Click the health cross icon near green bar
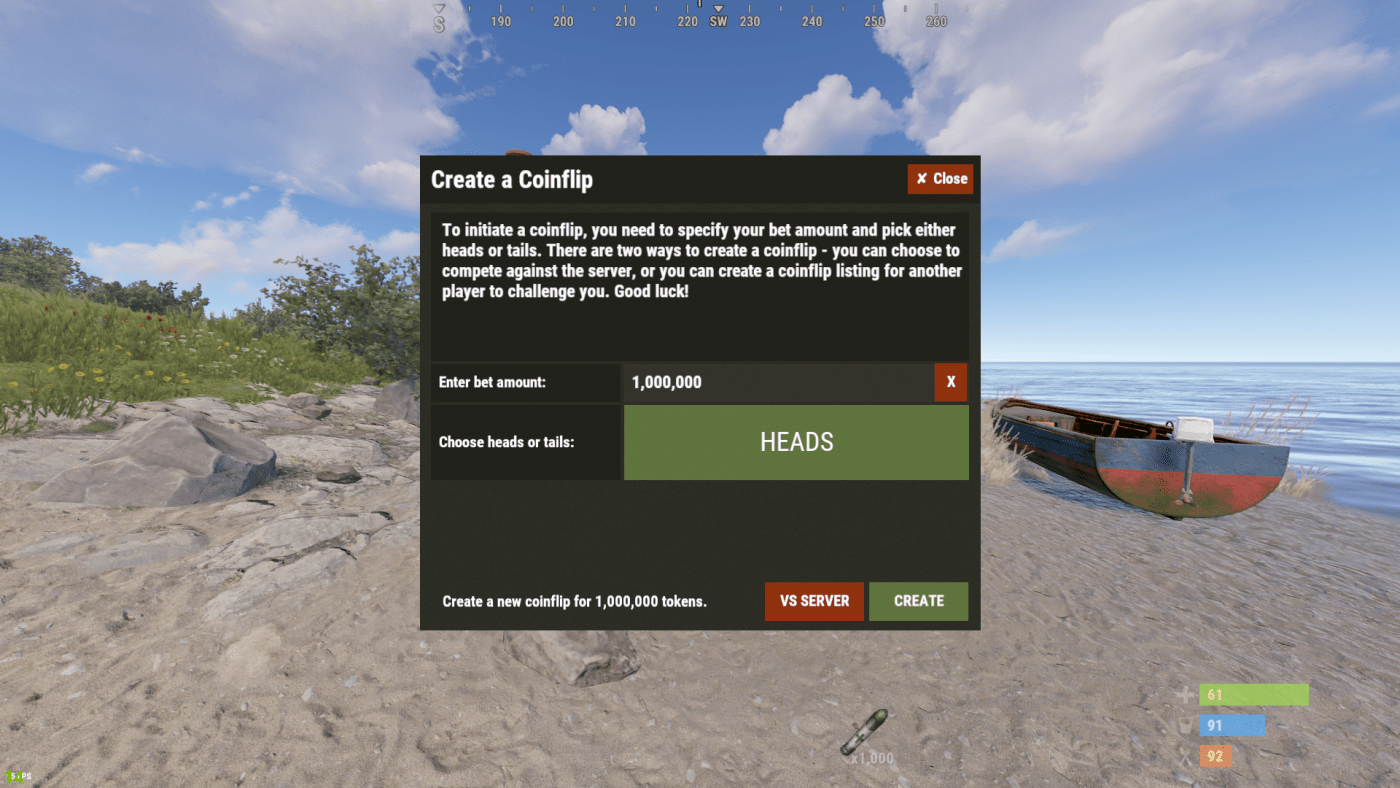Viewport: 1400px width, 788px height. (x=1186, y=694)
